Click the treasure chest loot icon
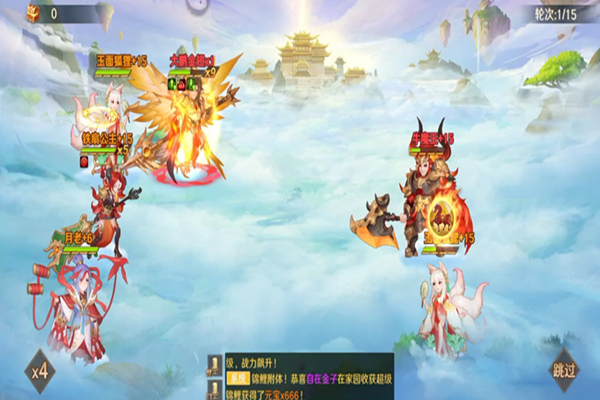The height and width of the screenshot is (400, 600). coord(33,13)
